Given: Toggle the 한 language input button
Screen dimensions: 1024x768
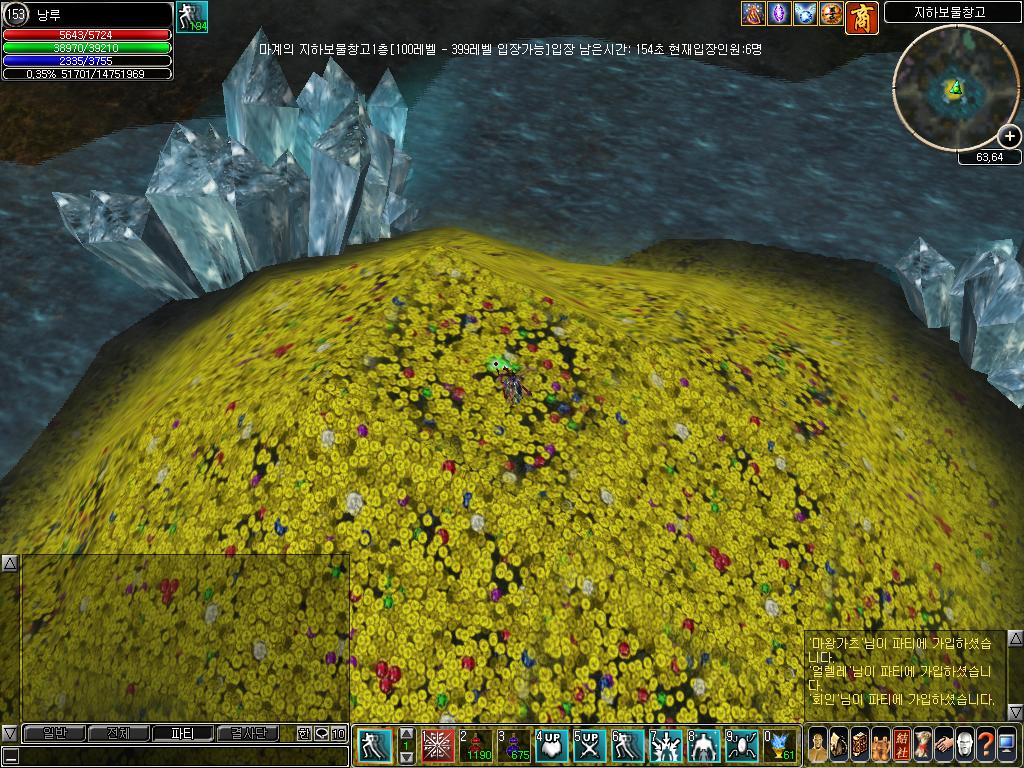Looking at the screenshot, I should pos(304,733).
